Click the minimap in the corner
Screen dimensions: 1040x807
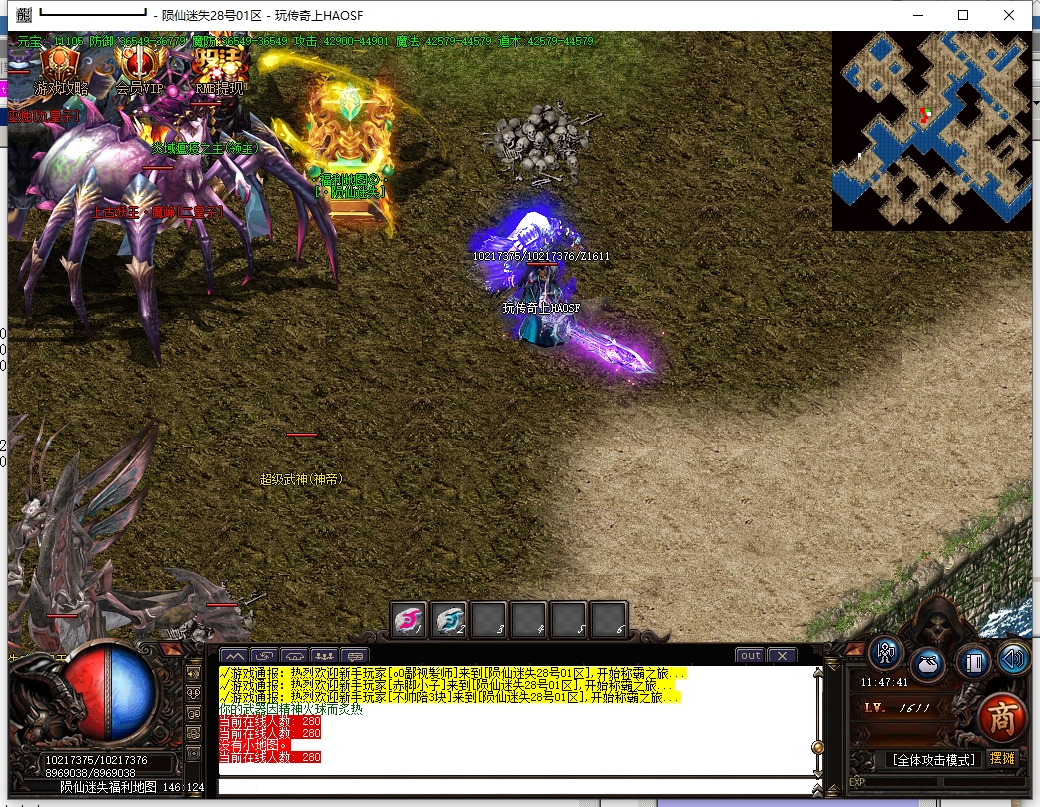tap(931, 131)
